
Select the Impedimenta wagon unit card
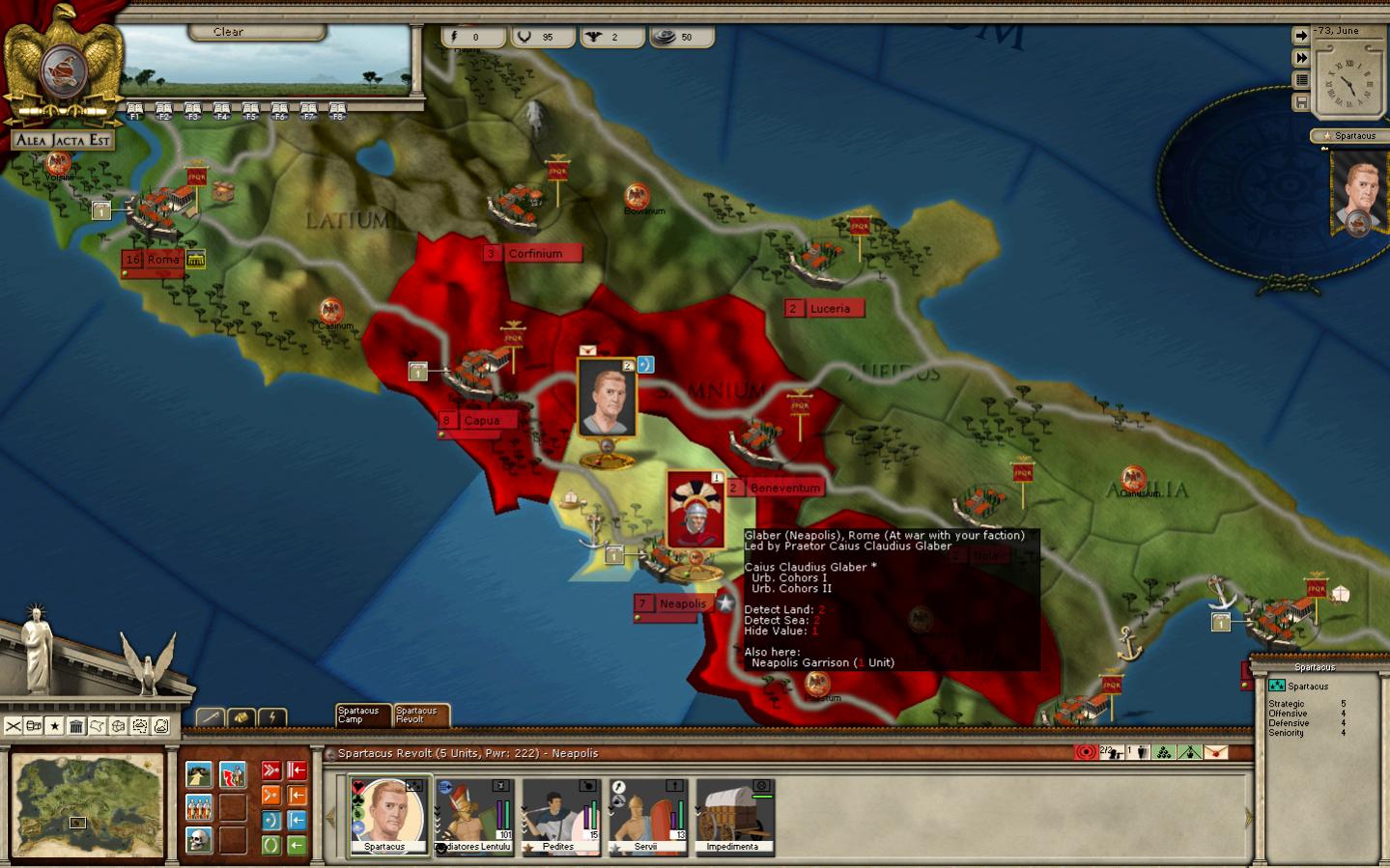tap(734, 816)
